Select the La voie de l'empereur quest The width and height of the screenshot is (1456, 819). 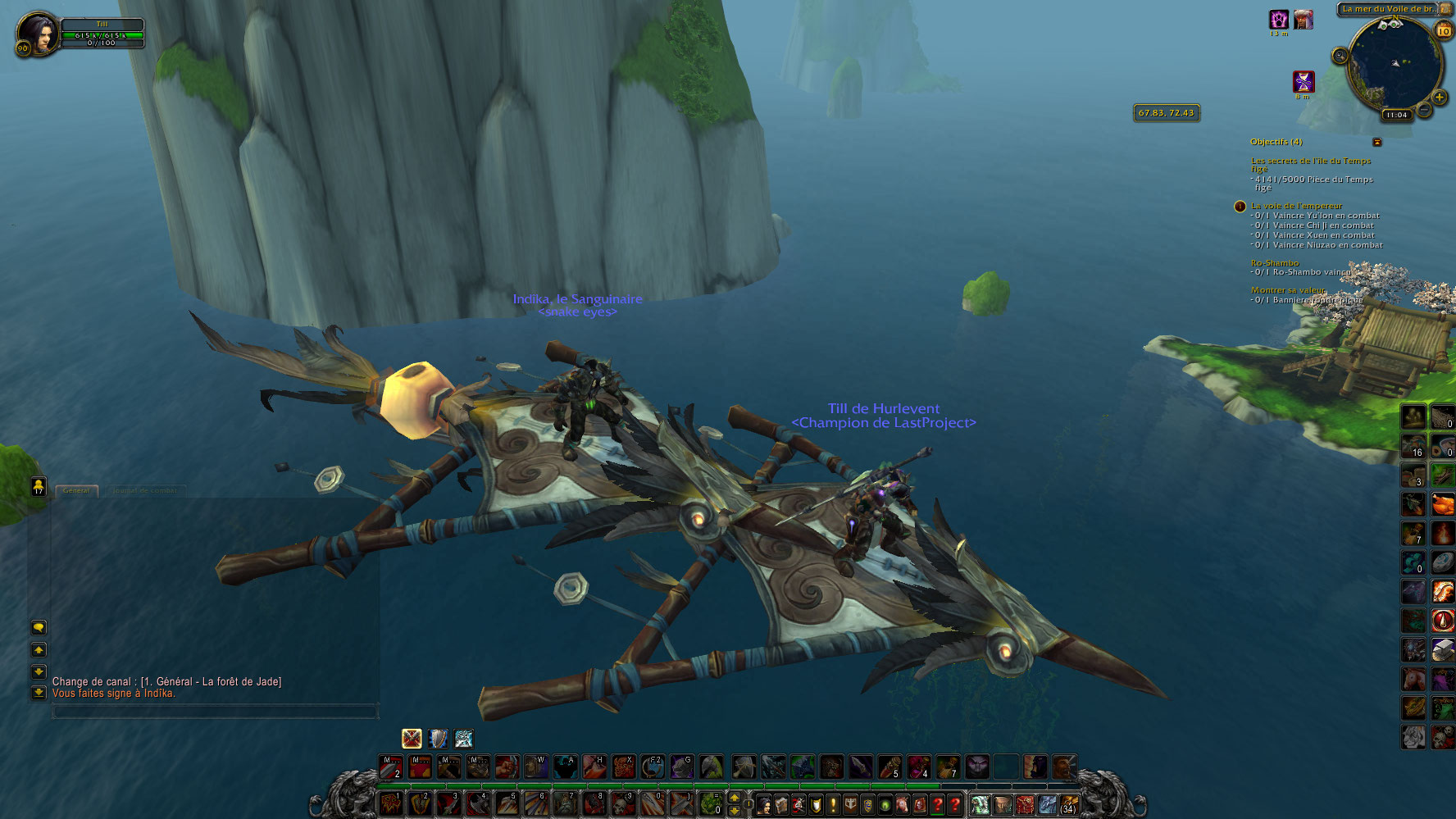click(1296, 206)
